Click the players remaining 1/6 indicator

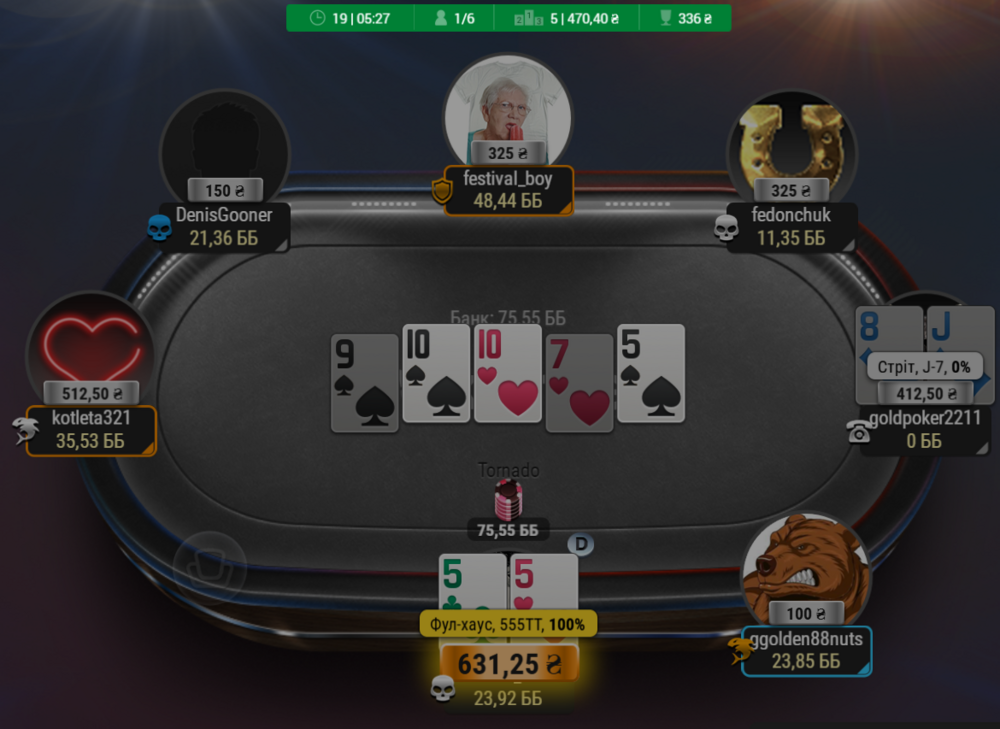[x=454, y=18]
